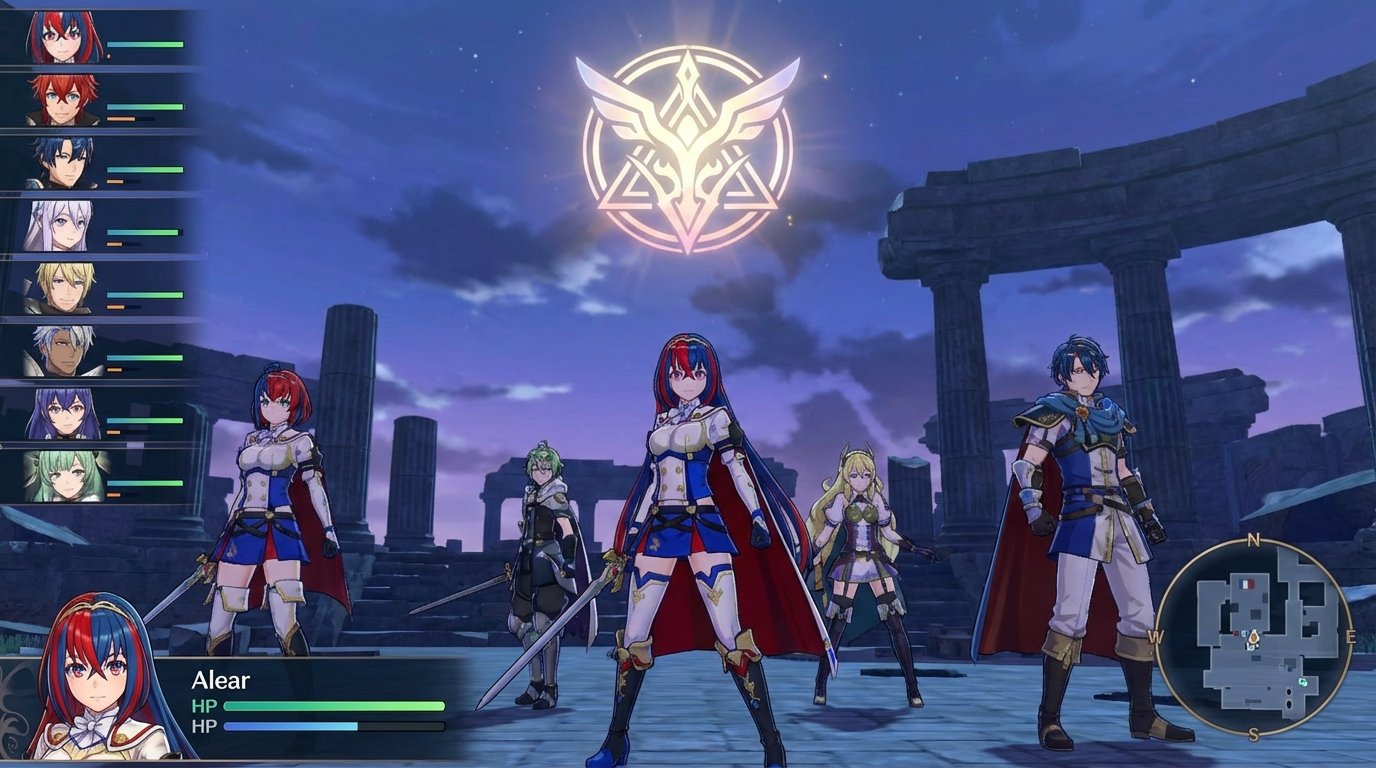Image resolution: width=1376 pixels, height=768 pixels.
Task: Click the N compass marker on the minimap
Action: coord(1251,540)
